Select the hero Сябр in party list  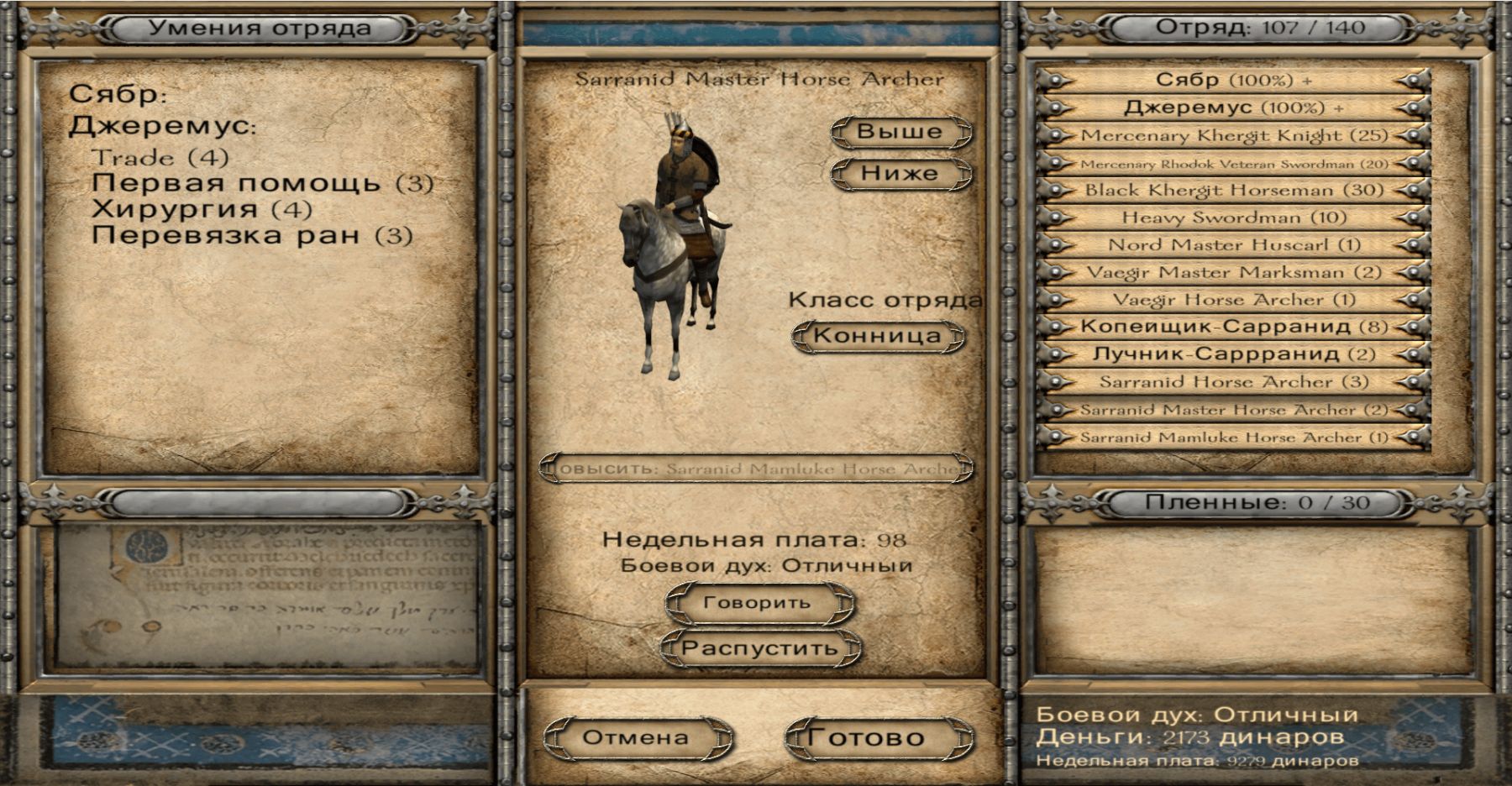[1233, 81]
